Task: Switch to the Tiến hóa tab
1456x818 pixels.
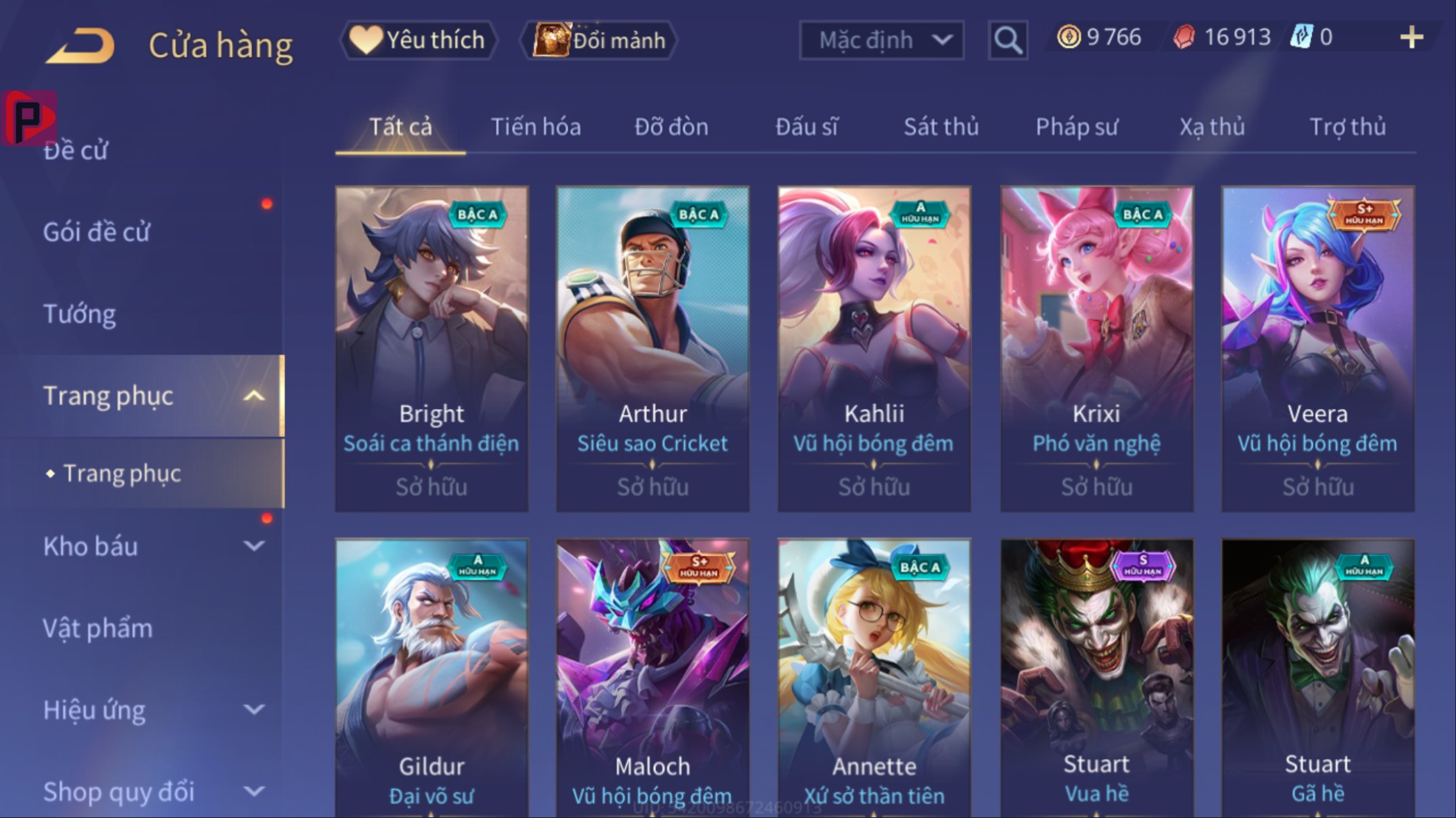Action: (536, 127)
